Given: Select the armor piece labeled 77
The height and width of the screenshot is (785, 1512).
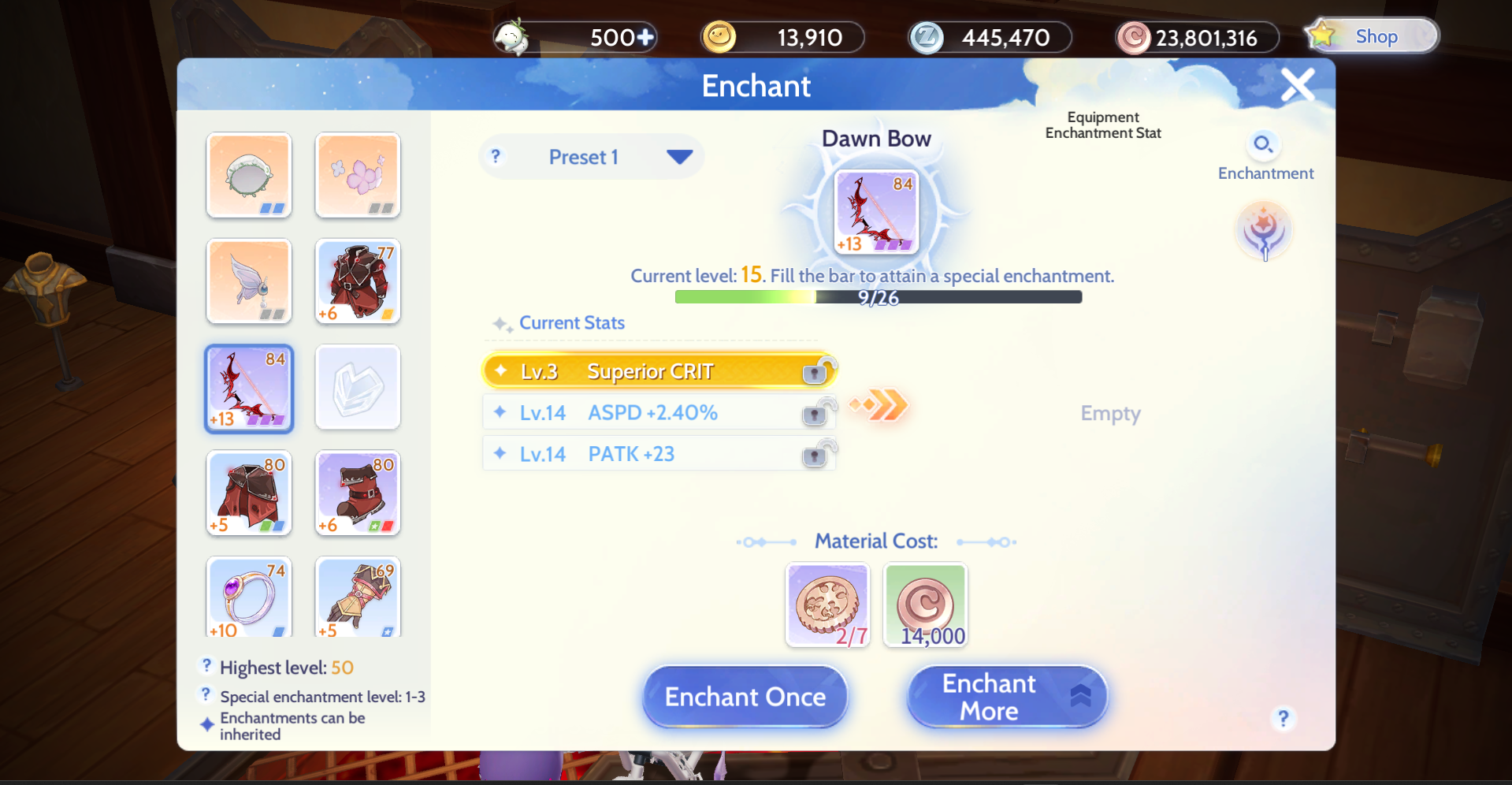Looking at the screenshot, I should click(x=357, y=281).
